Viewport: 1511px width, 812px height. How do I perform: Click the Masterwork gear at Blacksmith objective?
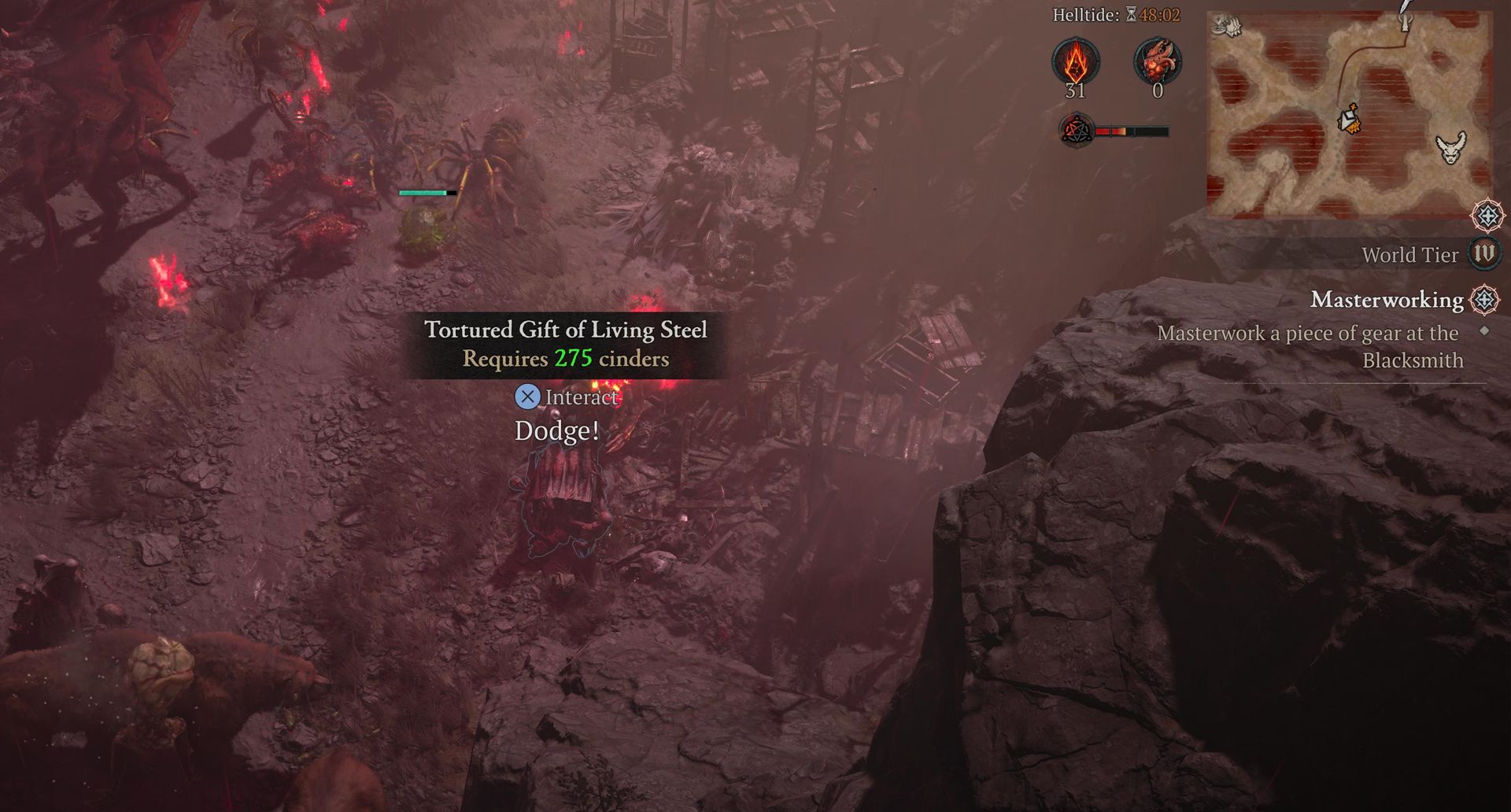click(x=1306, y=346)
